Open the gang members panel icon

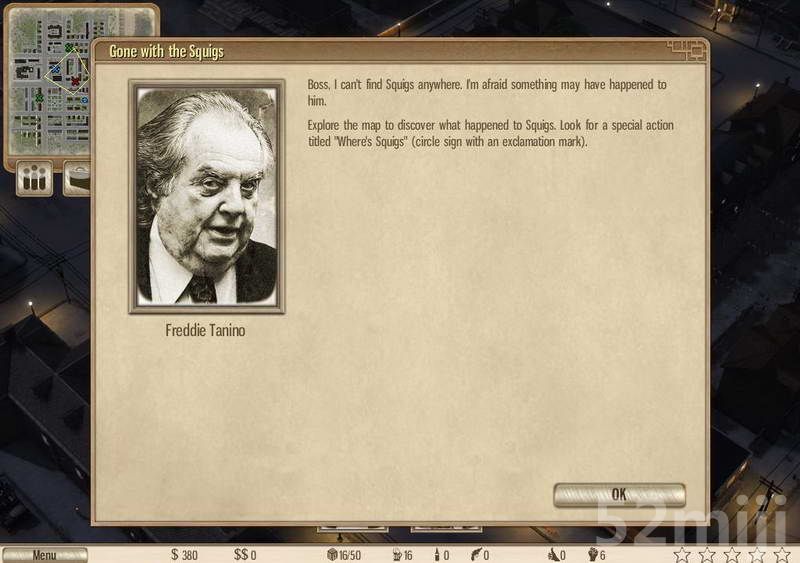pyautogui.click(x=35, y=180)
